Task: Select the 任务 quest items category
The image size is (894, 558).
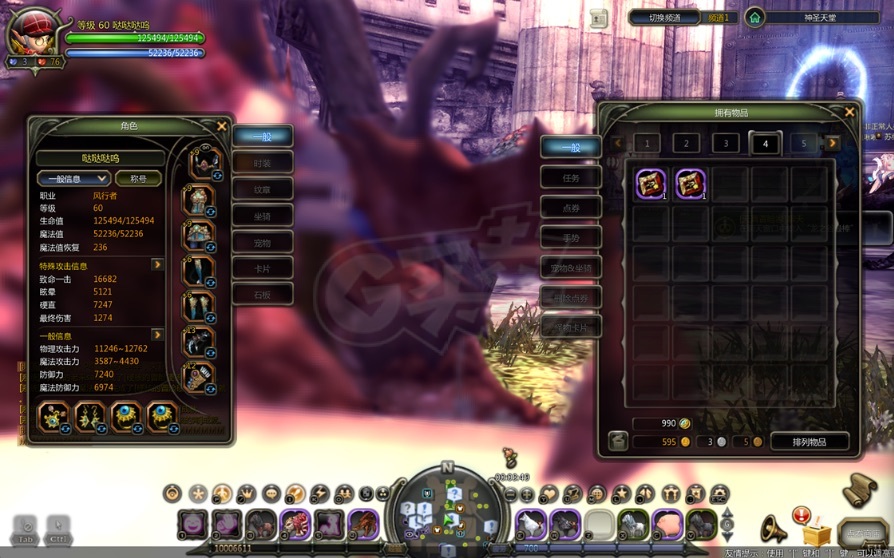Action: 570,178
